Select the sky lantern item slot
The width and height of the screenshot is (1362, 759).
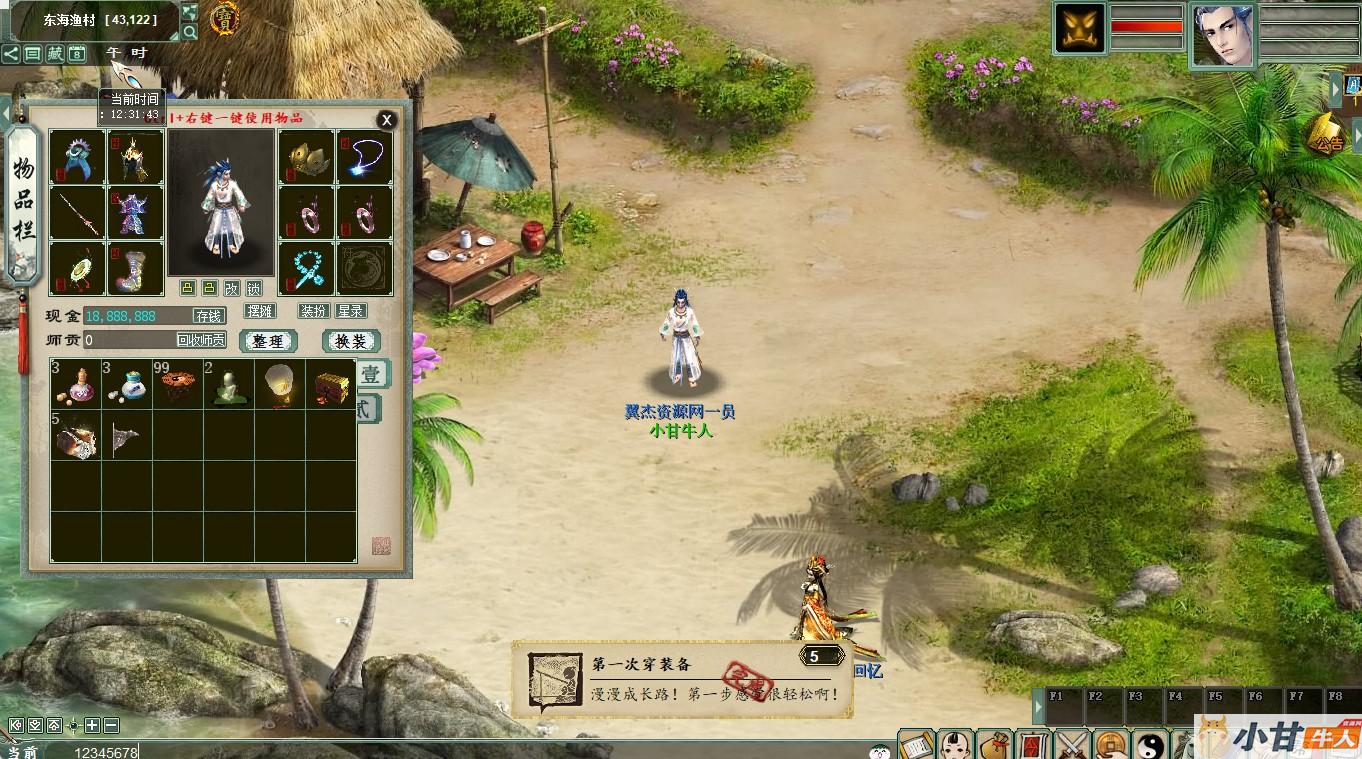[280, 384]
